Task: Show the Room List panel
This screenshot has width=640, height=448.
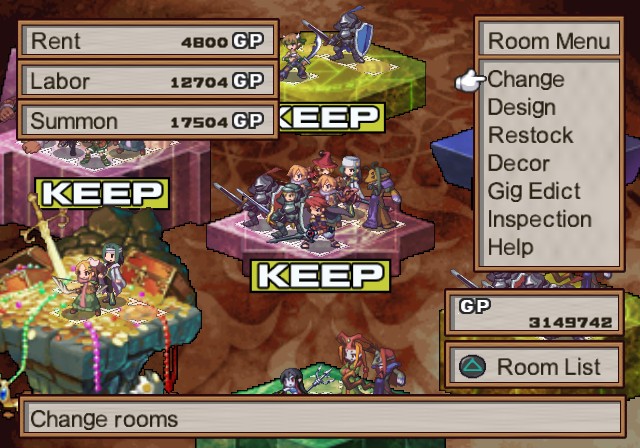Action: click(534, 367)
